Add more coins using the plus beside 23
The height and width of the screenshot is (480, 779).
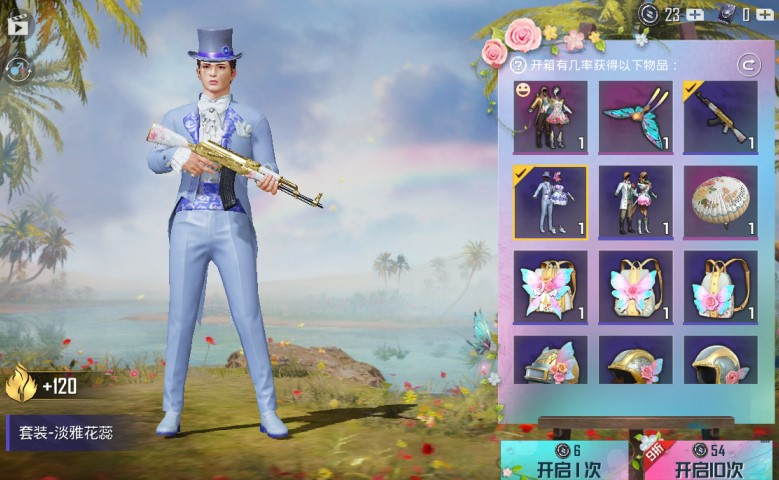point(696,14)
